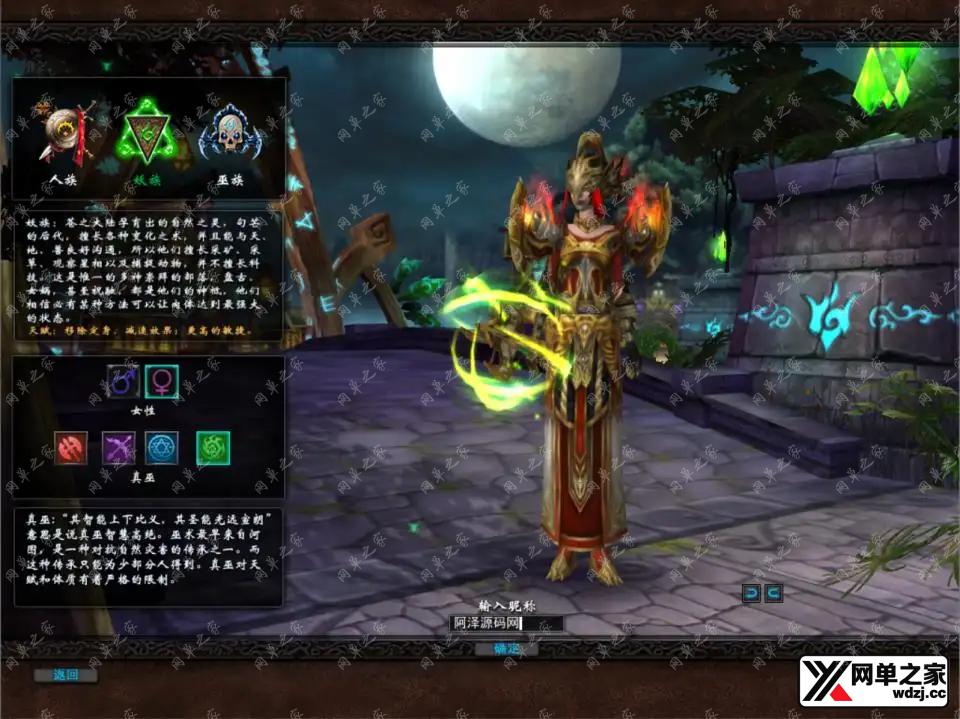
Task: Choose the red crossed-axes class icon
Action: [x=72, y=448]
